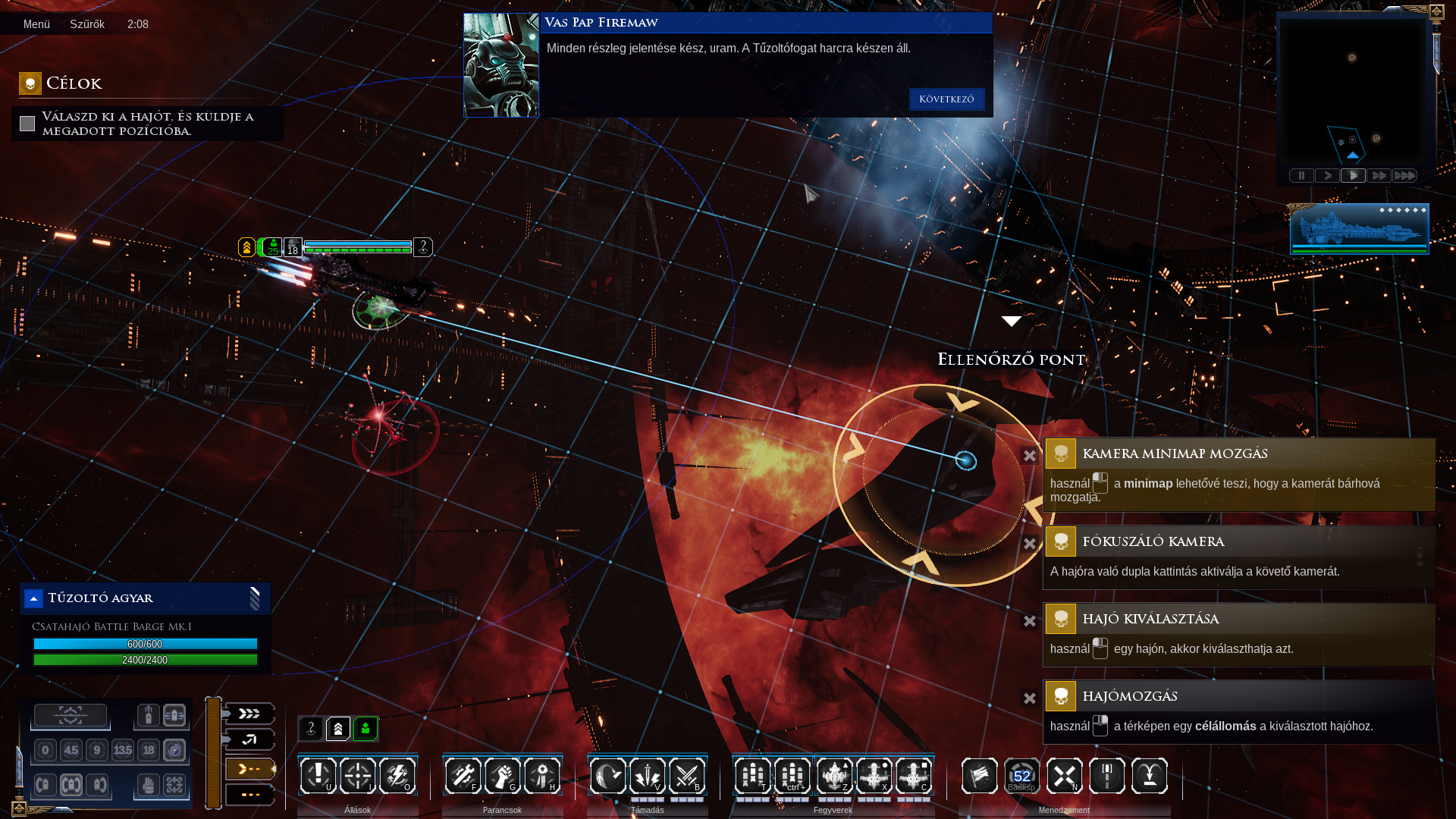Select the triple-chevron full speed setting
1456x819 pixels.
pos(249,714)
